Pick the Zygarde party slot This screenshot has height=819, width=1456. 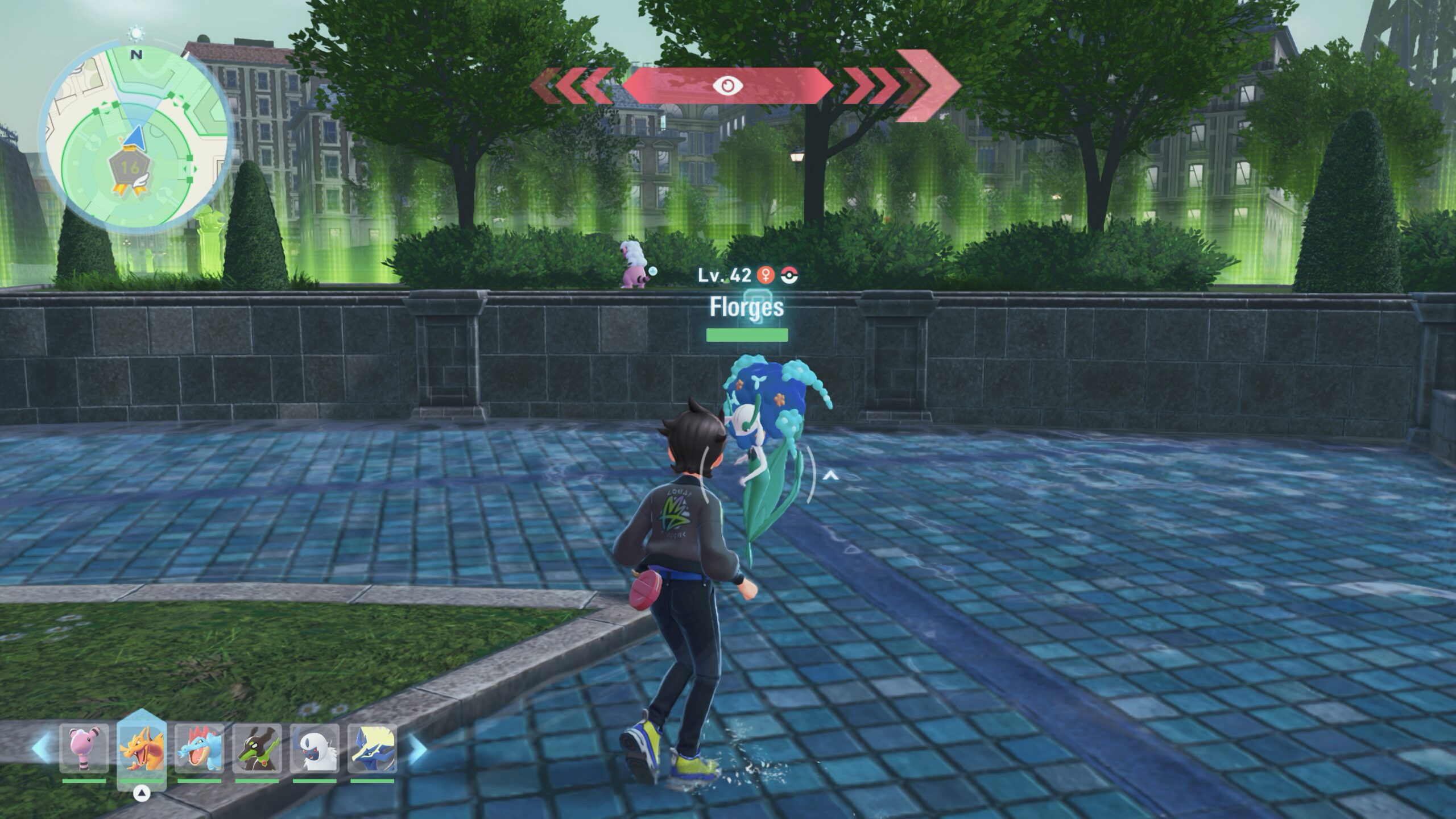(257, 748)
